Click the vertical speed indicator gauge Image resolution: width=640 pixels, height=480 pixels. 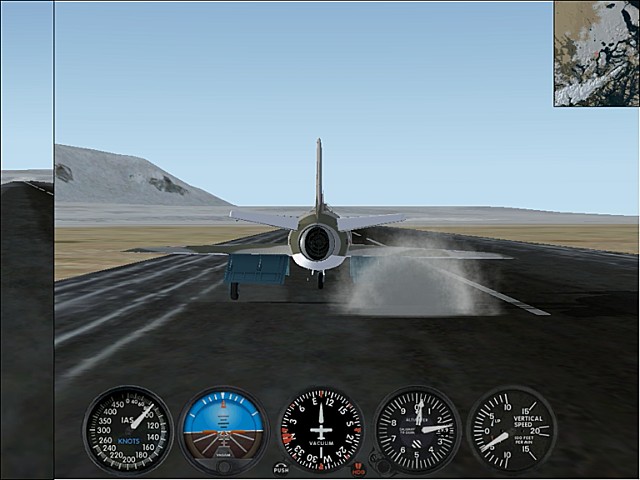[511, 430]
